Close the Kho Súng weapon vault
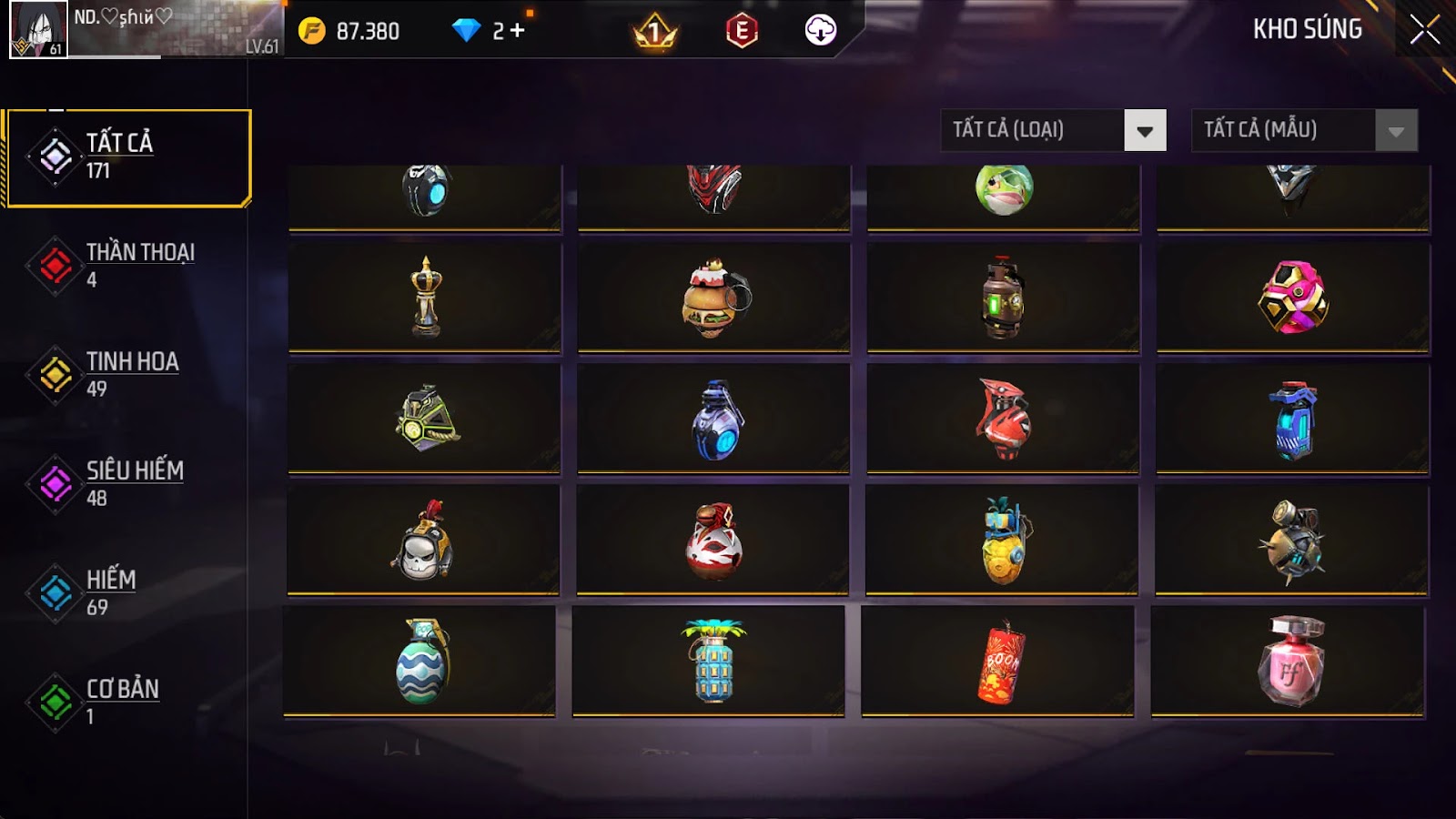 (1424, 30)
